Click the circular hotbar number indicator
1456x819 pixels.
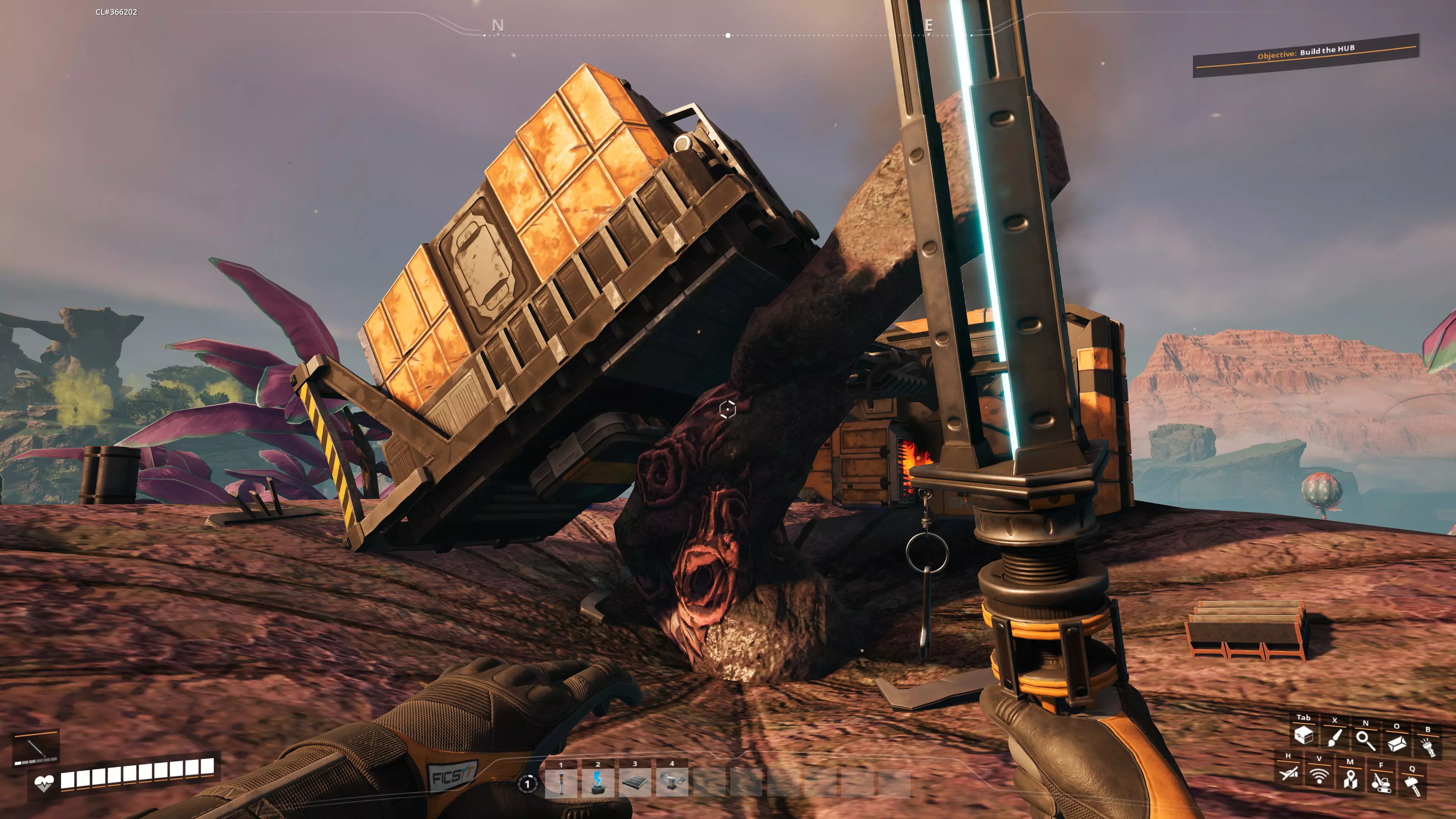pos(527,784)
